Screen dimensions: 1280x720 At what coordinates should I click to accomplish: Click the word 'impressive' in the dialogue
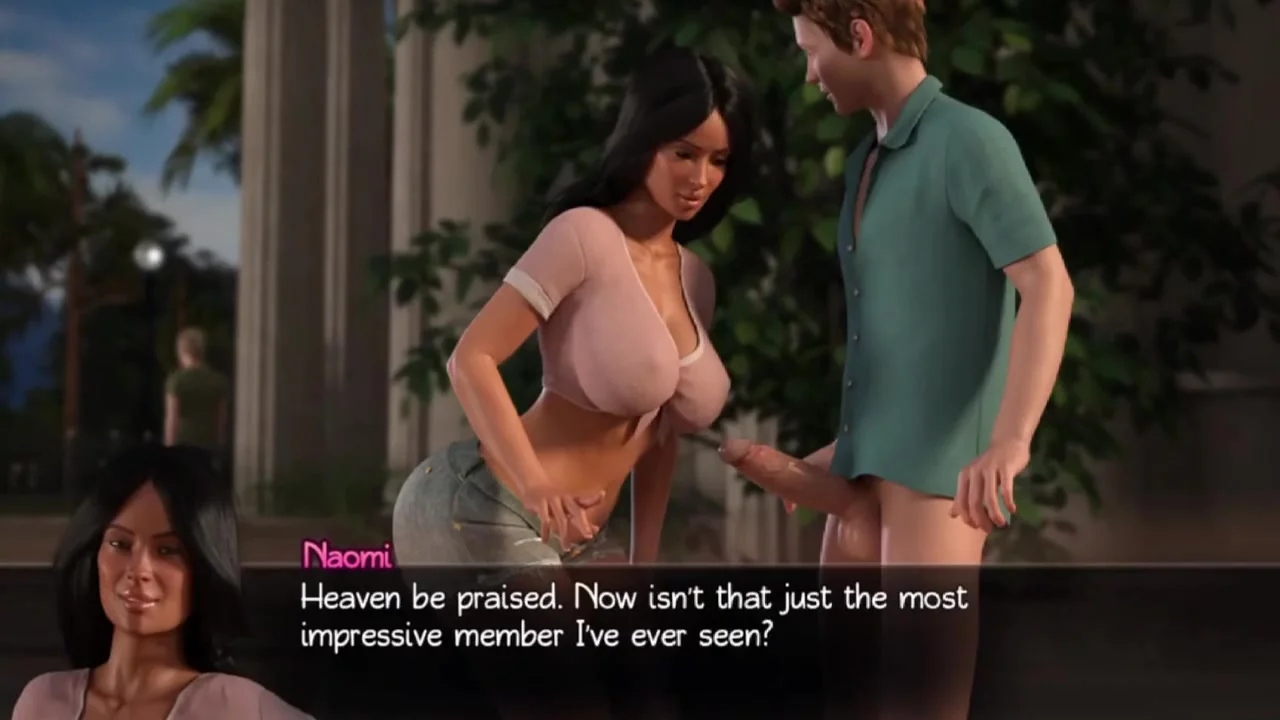370,635
